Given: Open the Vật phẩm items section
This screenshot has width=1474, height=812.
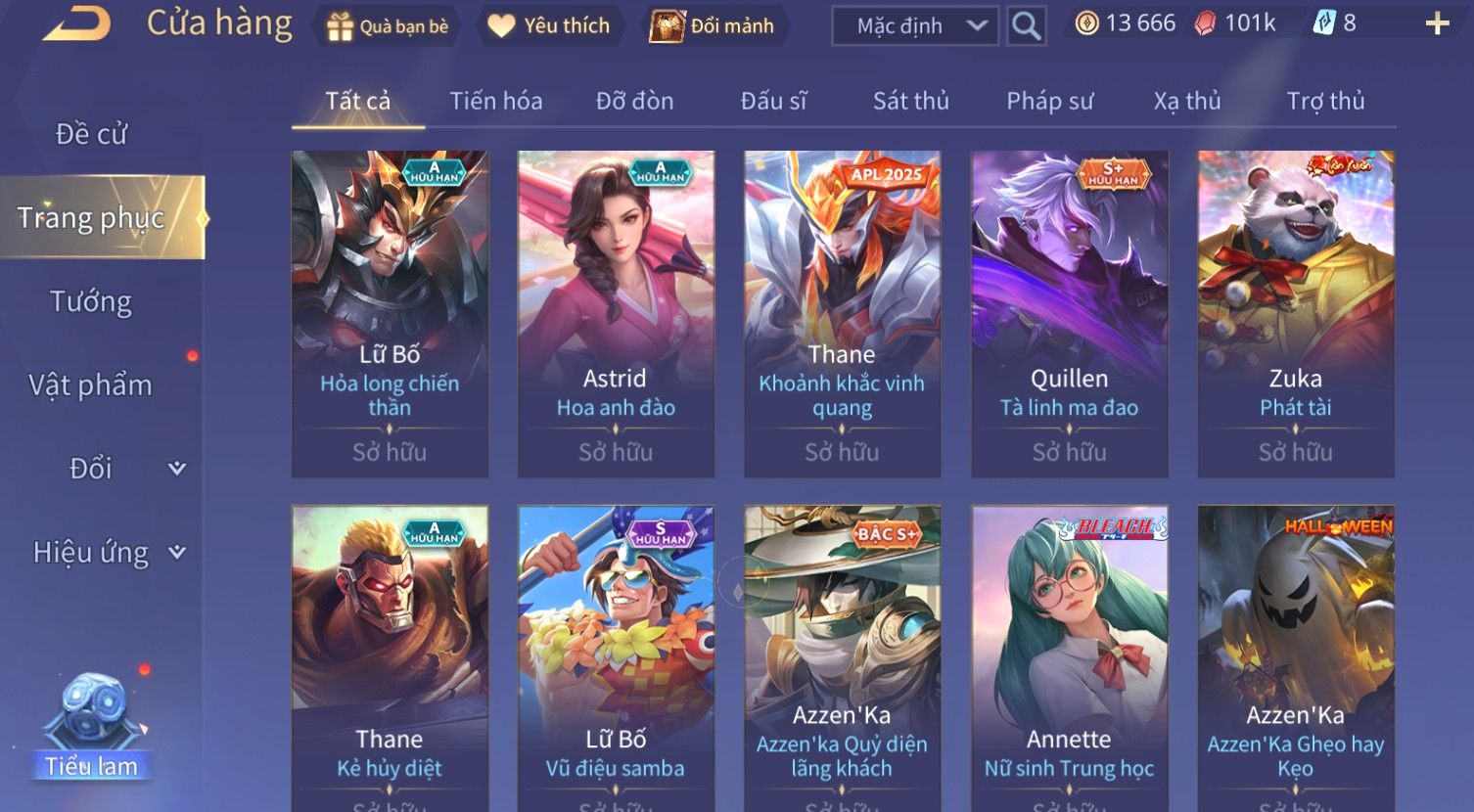Looking at the screenshot, I should click(91, 385).
